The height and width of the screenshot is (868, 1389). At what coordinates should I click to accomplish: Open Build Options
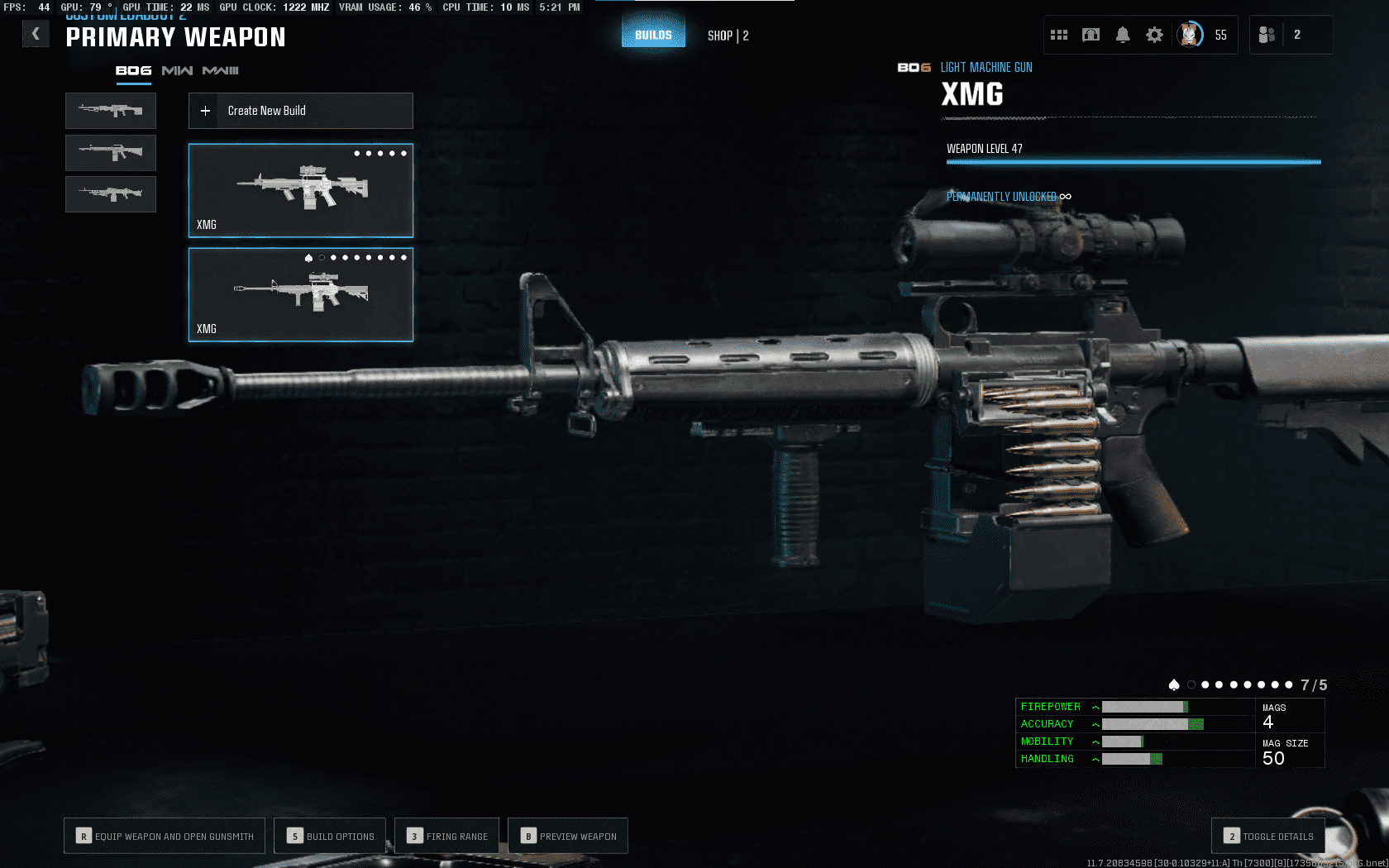coord(330,836)
